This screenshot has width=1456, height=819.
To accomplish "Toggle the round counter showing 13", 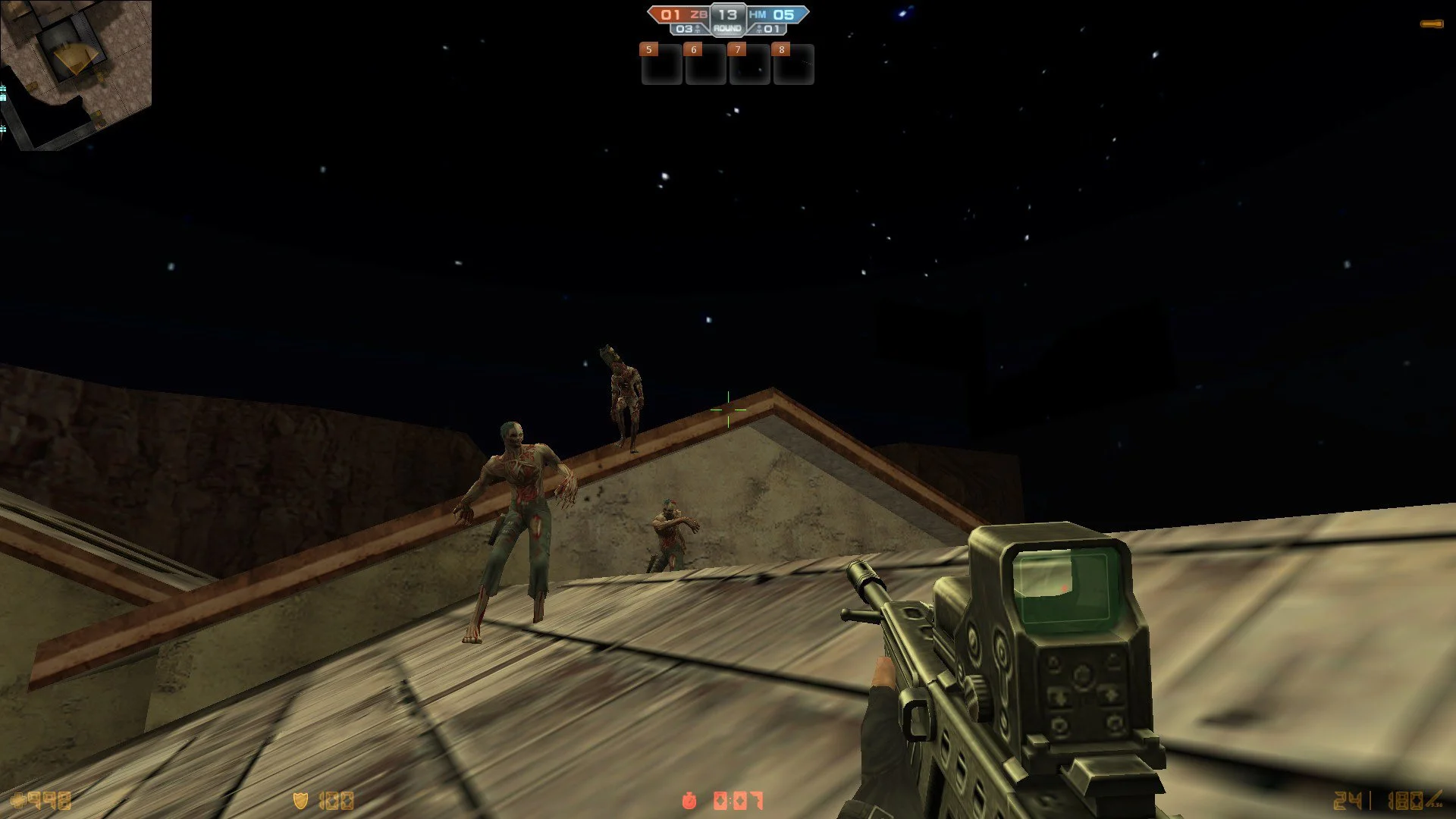I will [727, 13].
